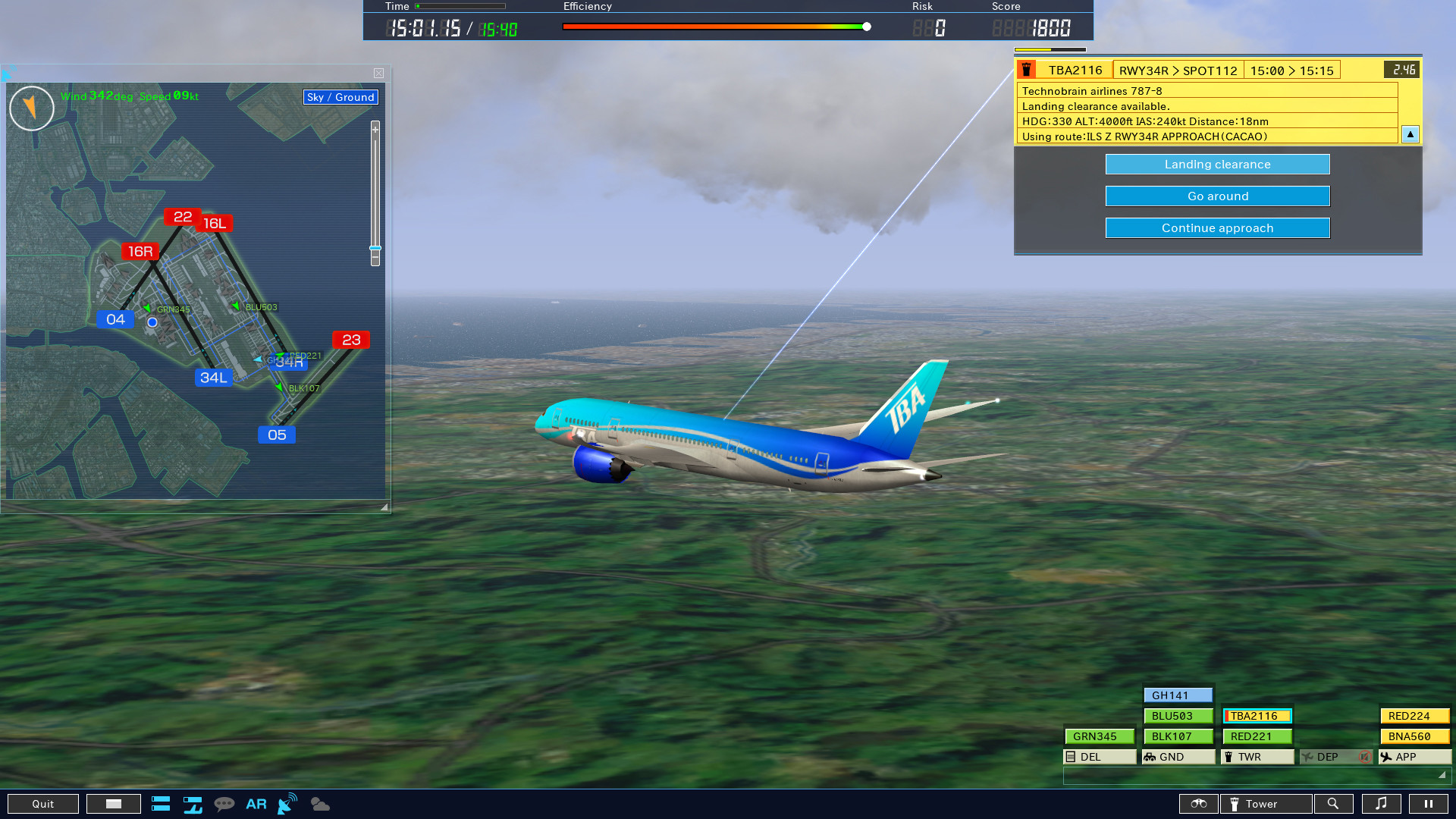Collapse the TBA2116 info panel arrow
The image size is (1456, 819).
pyautogui.click(x=1410, y=134)
